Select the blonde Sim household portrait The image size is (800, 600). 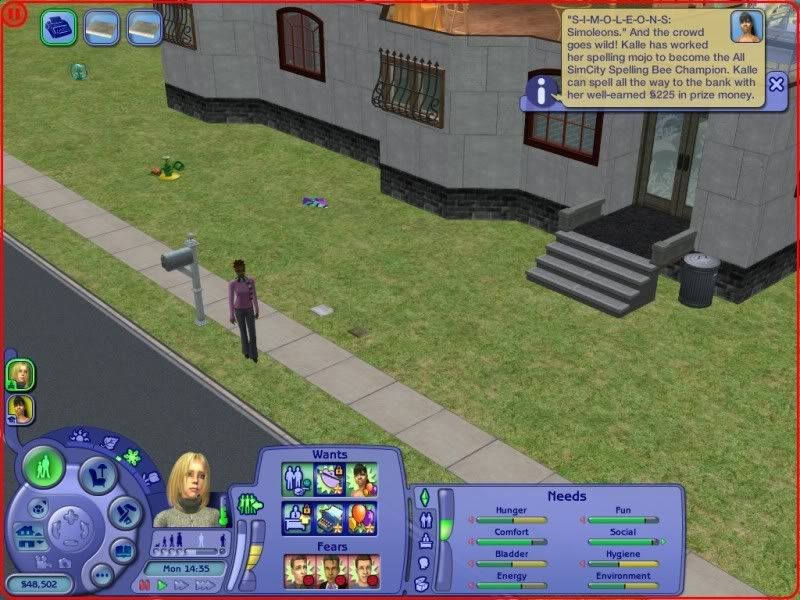[21, 375]
